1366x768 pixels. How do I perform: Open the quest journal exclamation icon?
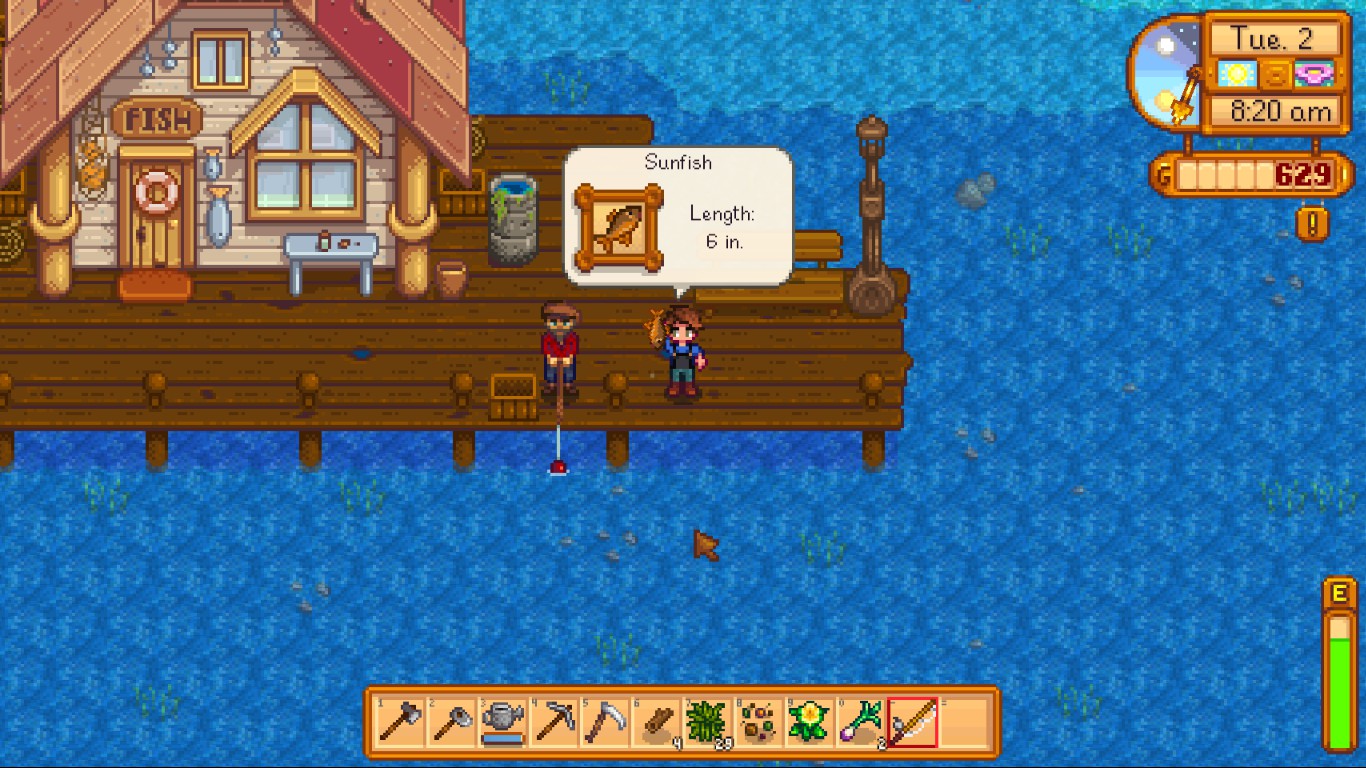tap(1312, 222)
